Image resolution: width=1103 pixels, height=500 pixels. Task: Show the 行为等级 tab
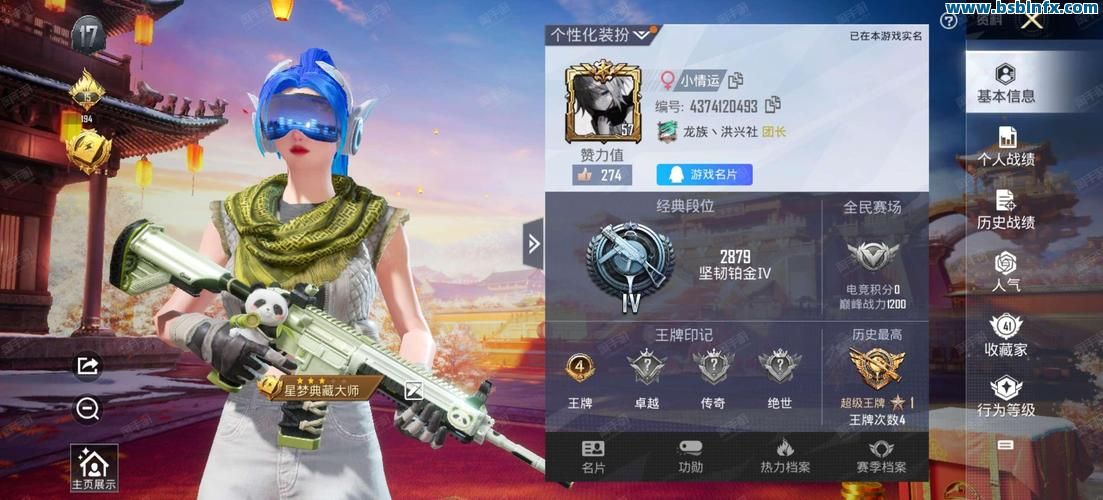(1006, 397)
